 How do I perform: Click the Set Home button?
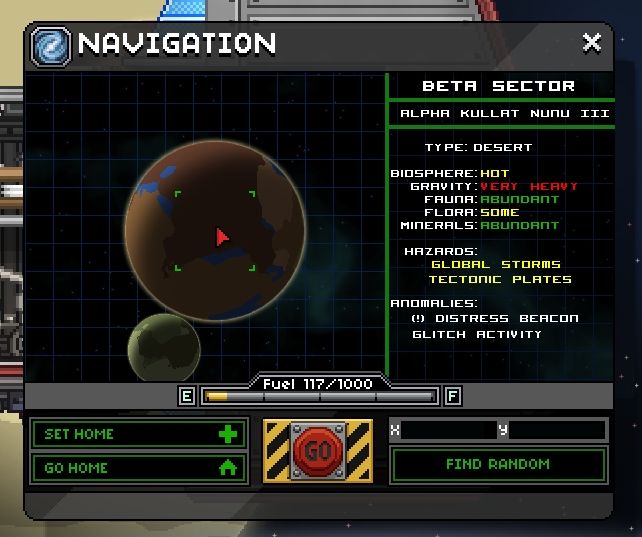(138, 434)
